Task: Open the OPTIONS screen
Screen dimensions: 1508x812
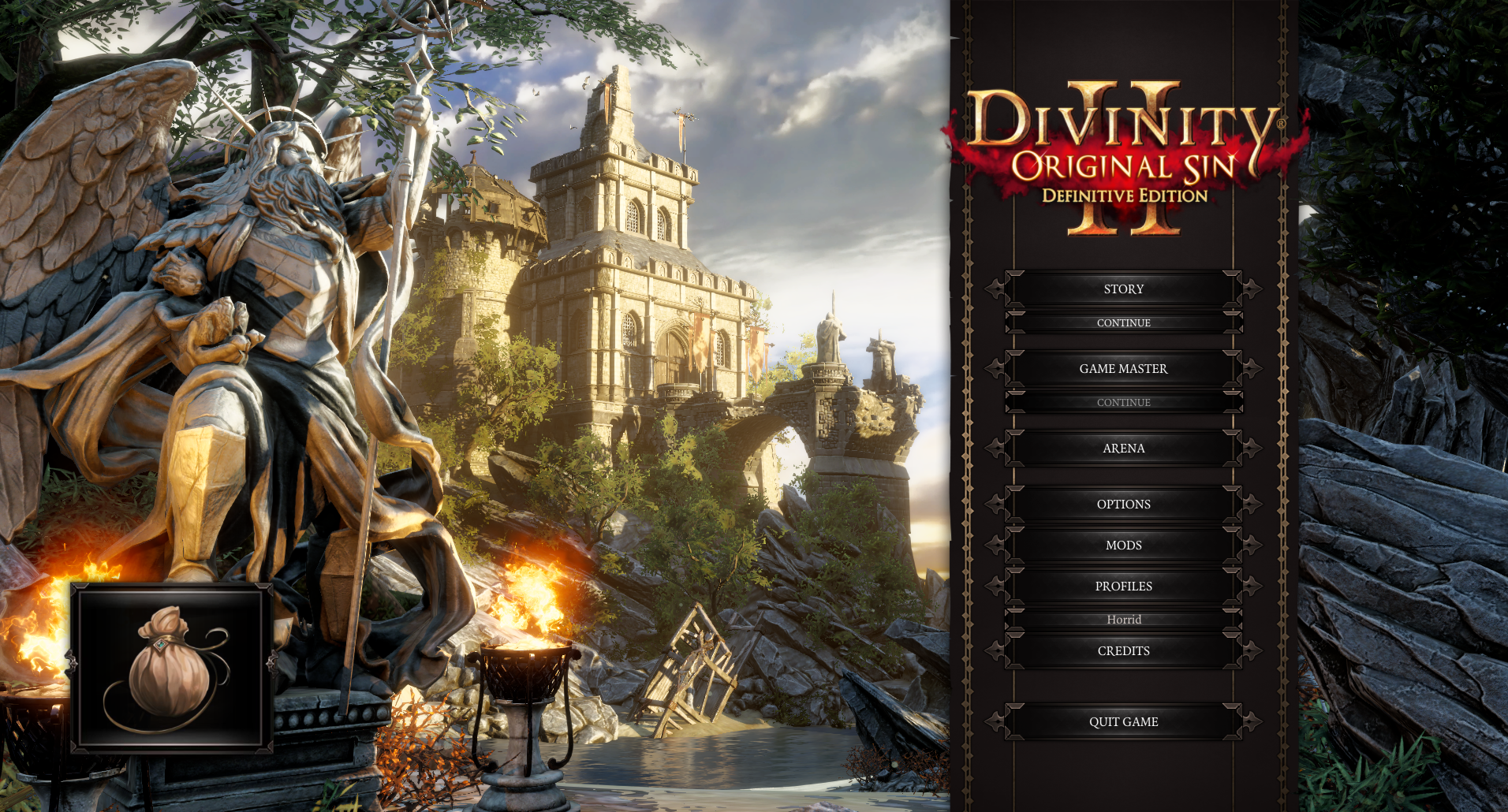Action: [x=1123, y=504]
